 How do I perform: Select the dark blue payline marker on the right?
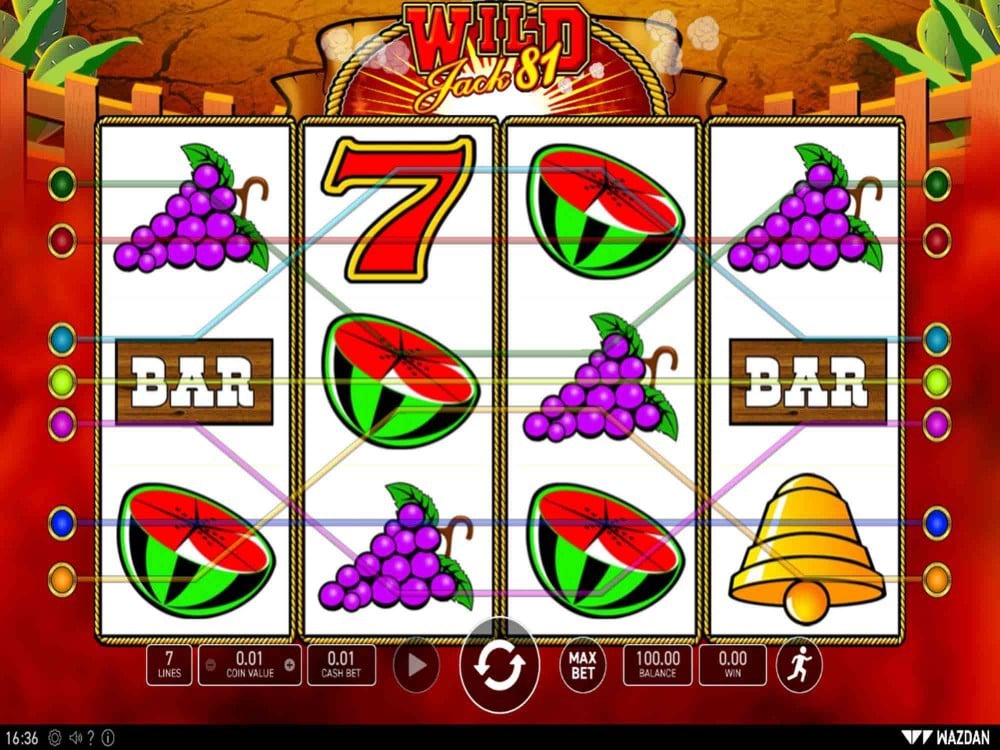click(937, 522)
